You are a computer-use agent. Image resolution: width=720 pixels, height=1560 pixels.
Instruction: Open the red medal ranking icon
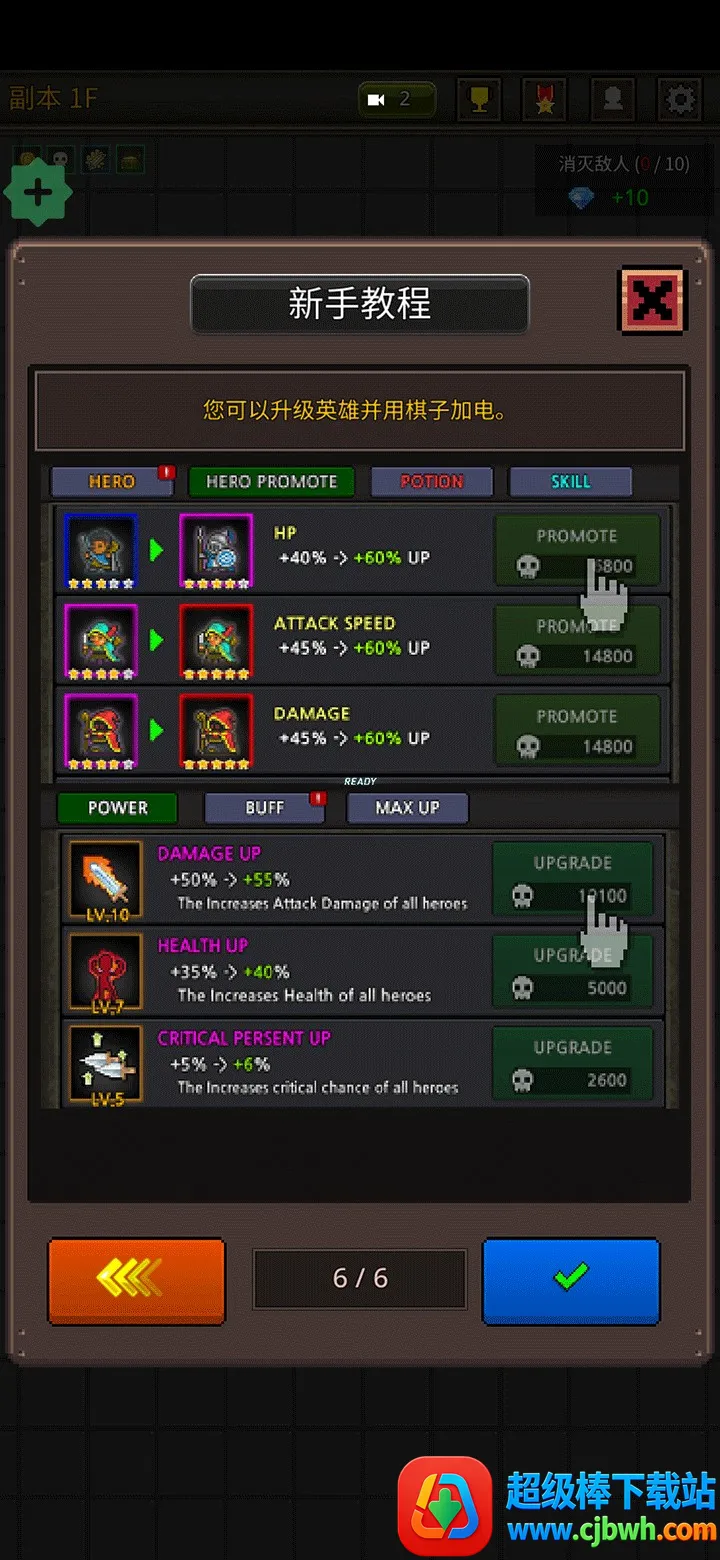click(545, 99)
